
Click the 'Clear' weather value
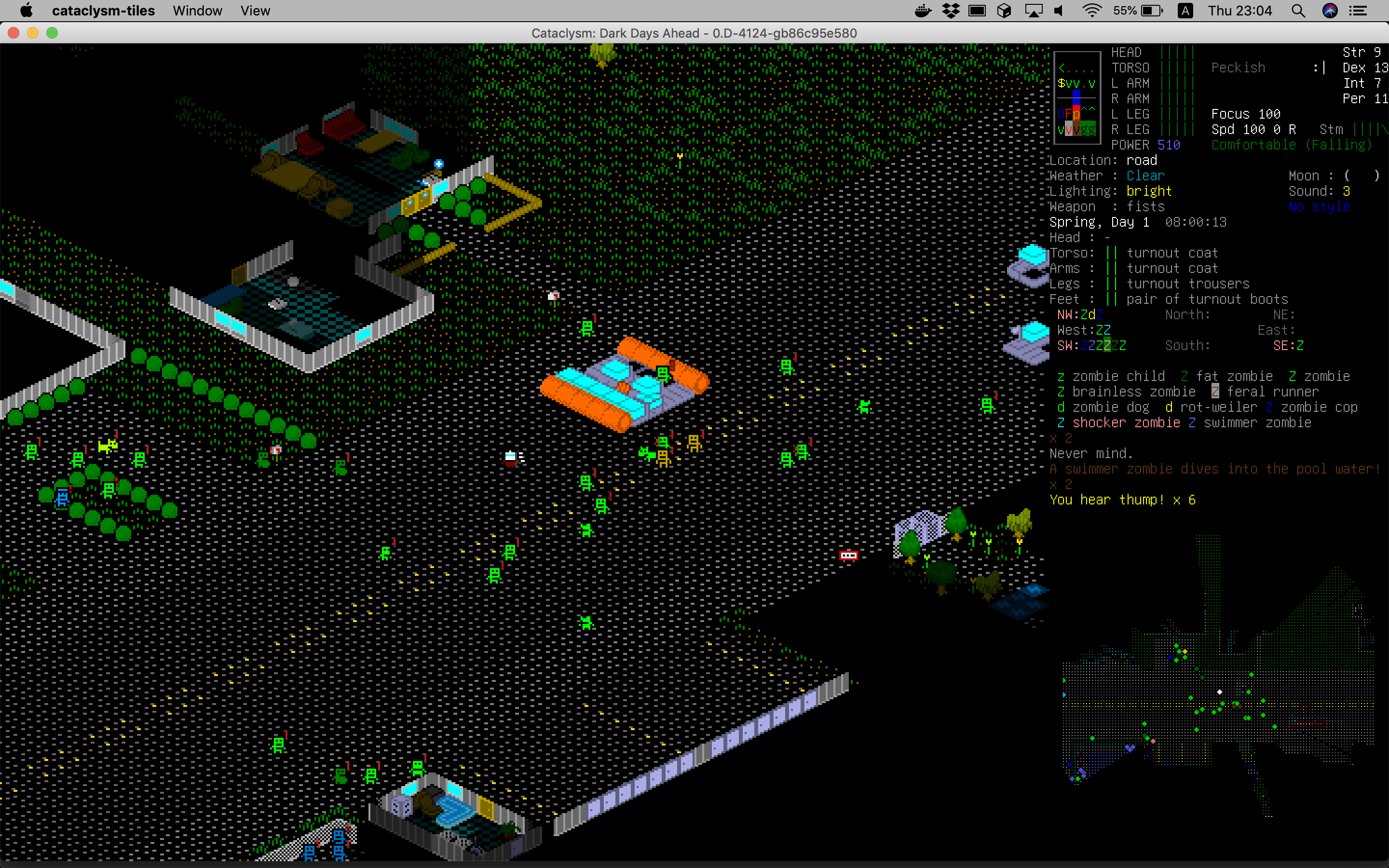click(1144, 176)
